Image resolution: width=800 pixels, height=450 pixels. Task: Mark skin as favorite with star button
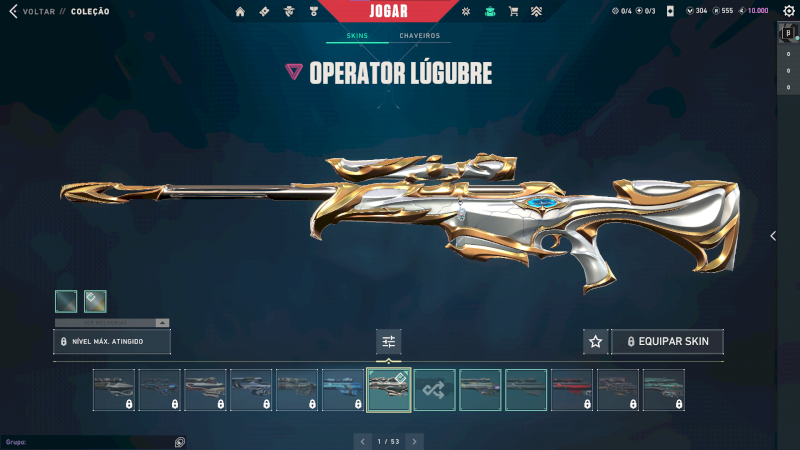(595, 341)
